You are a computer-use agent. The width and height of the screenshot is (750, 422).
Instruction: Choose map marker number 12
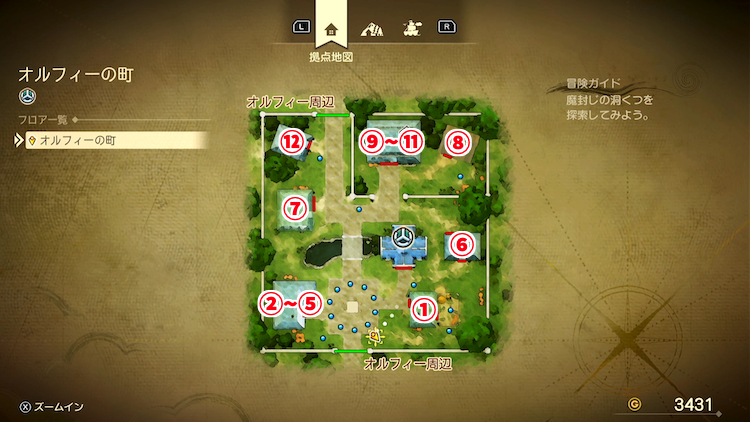click(291, 141)
